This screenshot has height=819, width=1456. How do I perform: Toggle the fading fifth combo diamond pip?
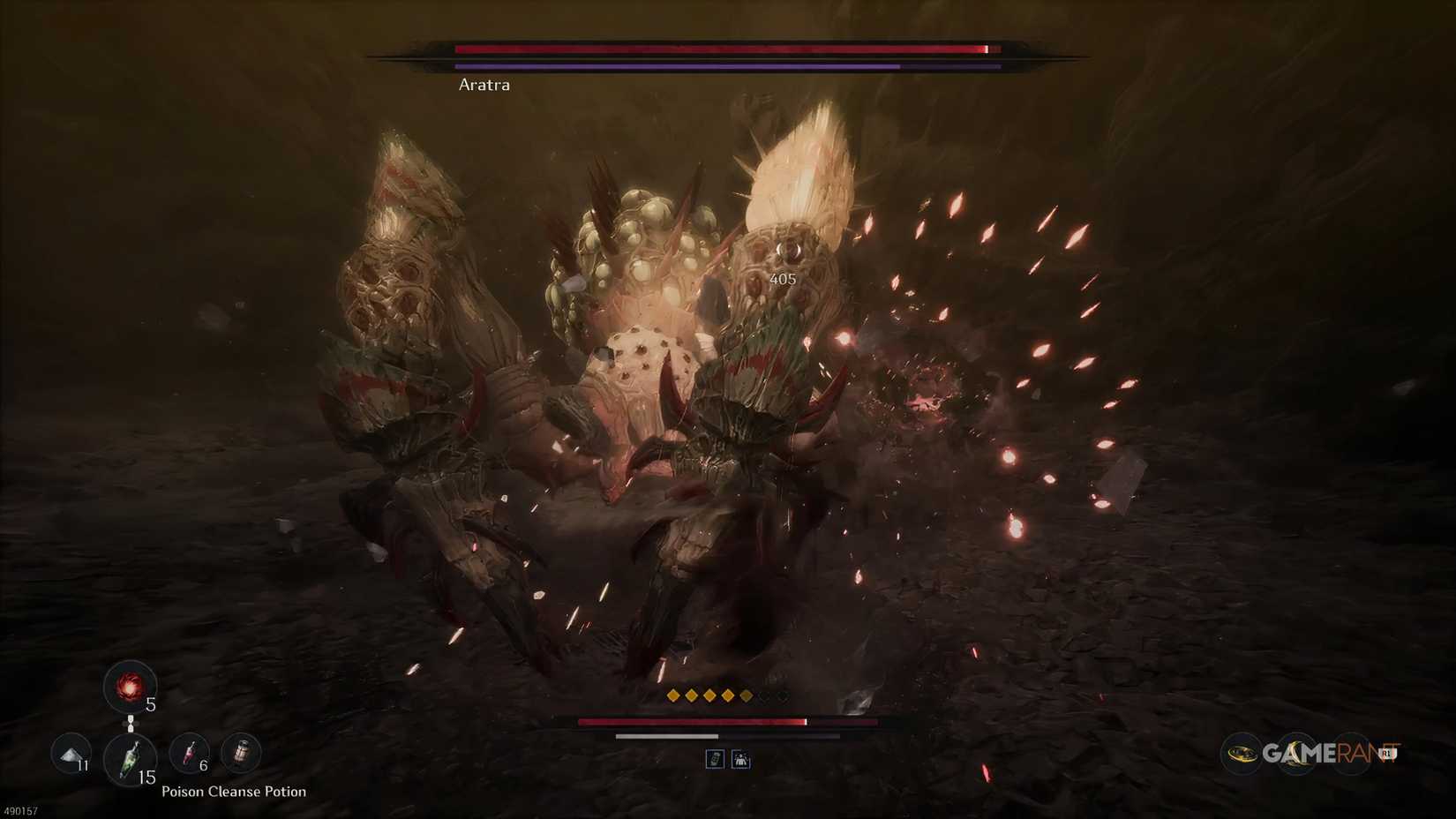point(746,695)
